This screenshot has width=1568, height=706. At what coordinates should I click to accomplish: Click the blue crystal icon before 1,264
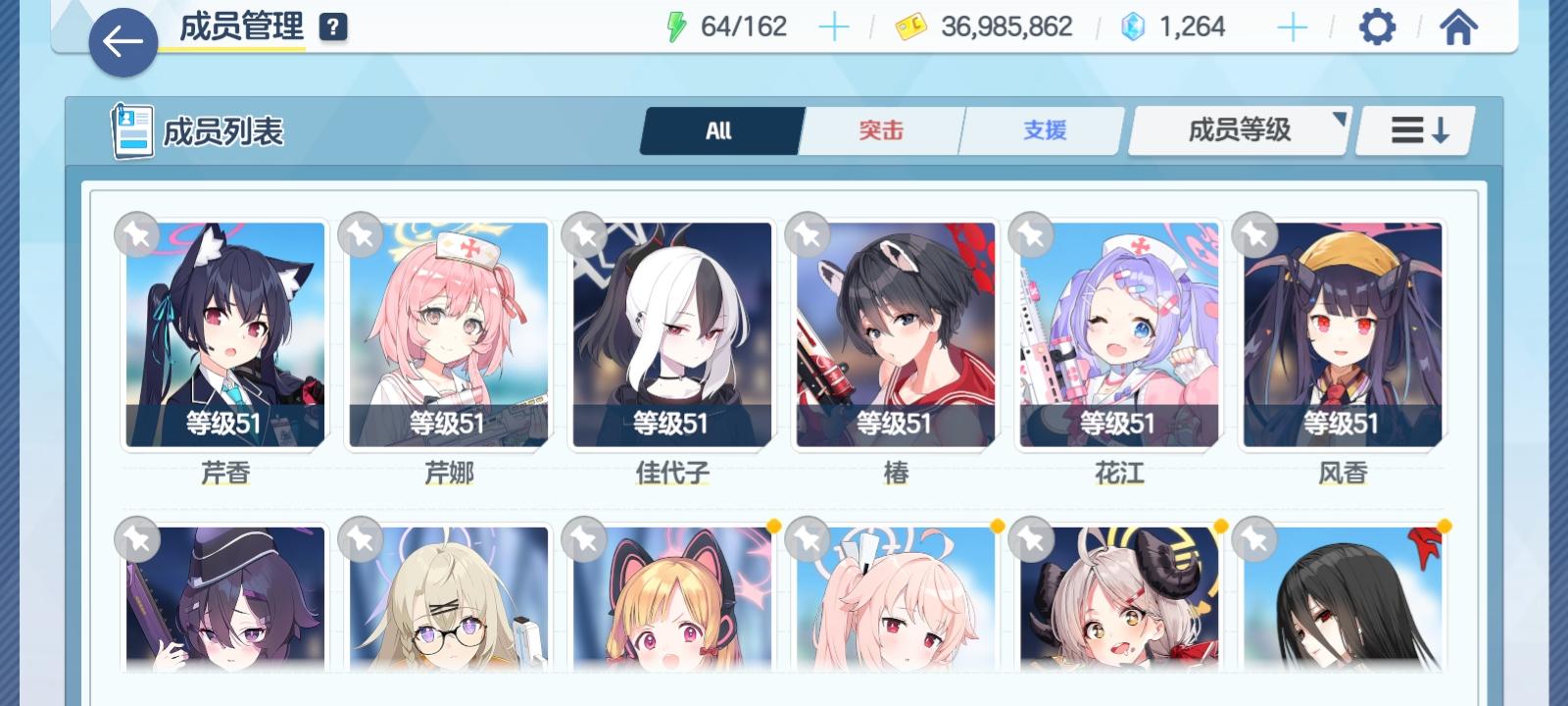1131,26
